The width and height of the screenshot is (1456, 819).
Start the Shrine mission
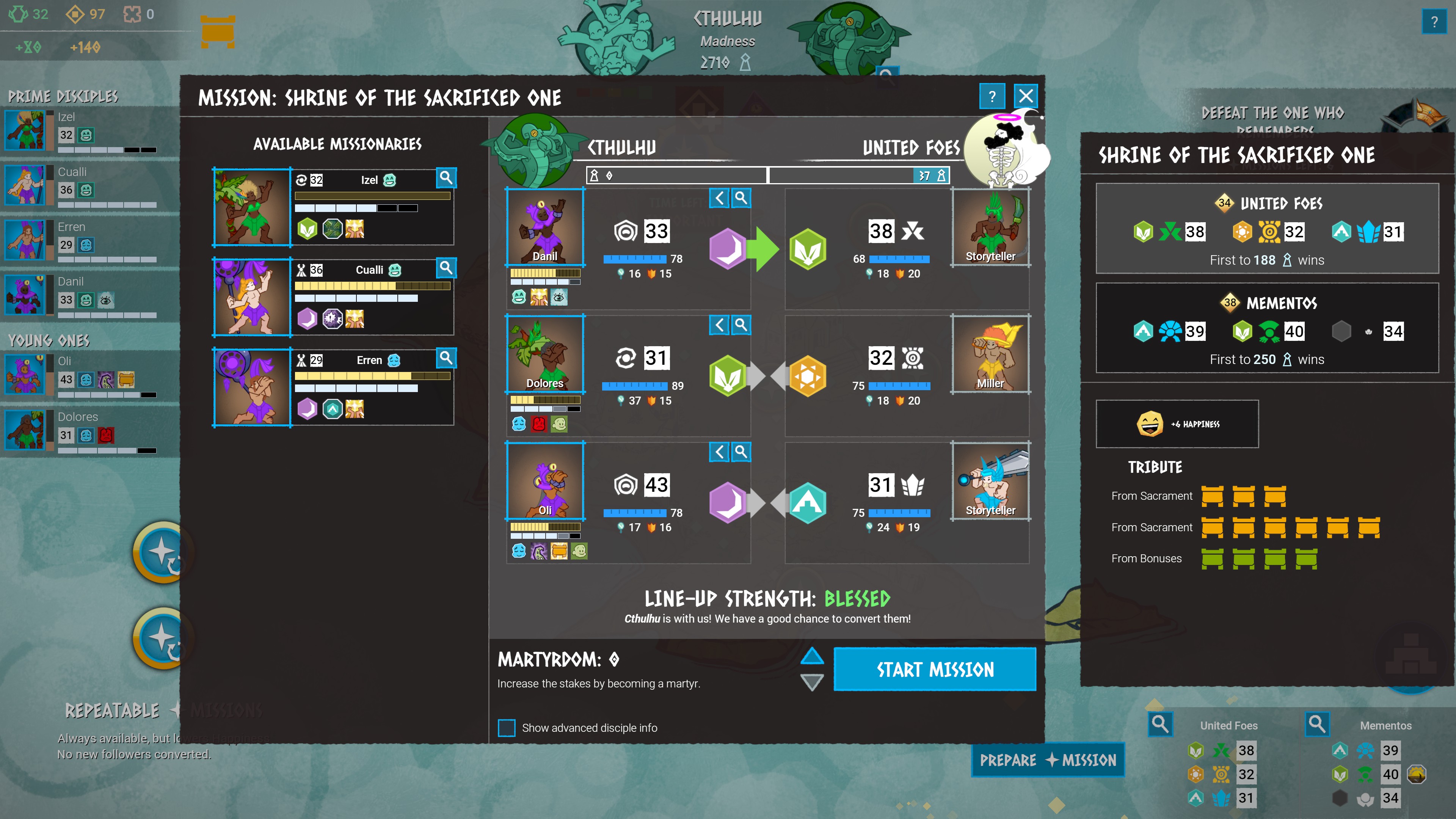934,669
